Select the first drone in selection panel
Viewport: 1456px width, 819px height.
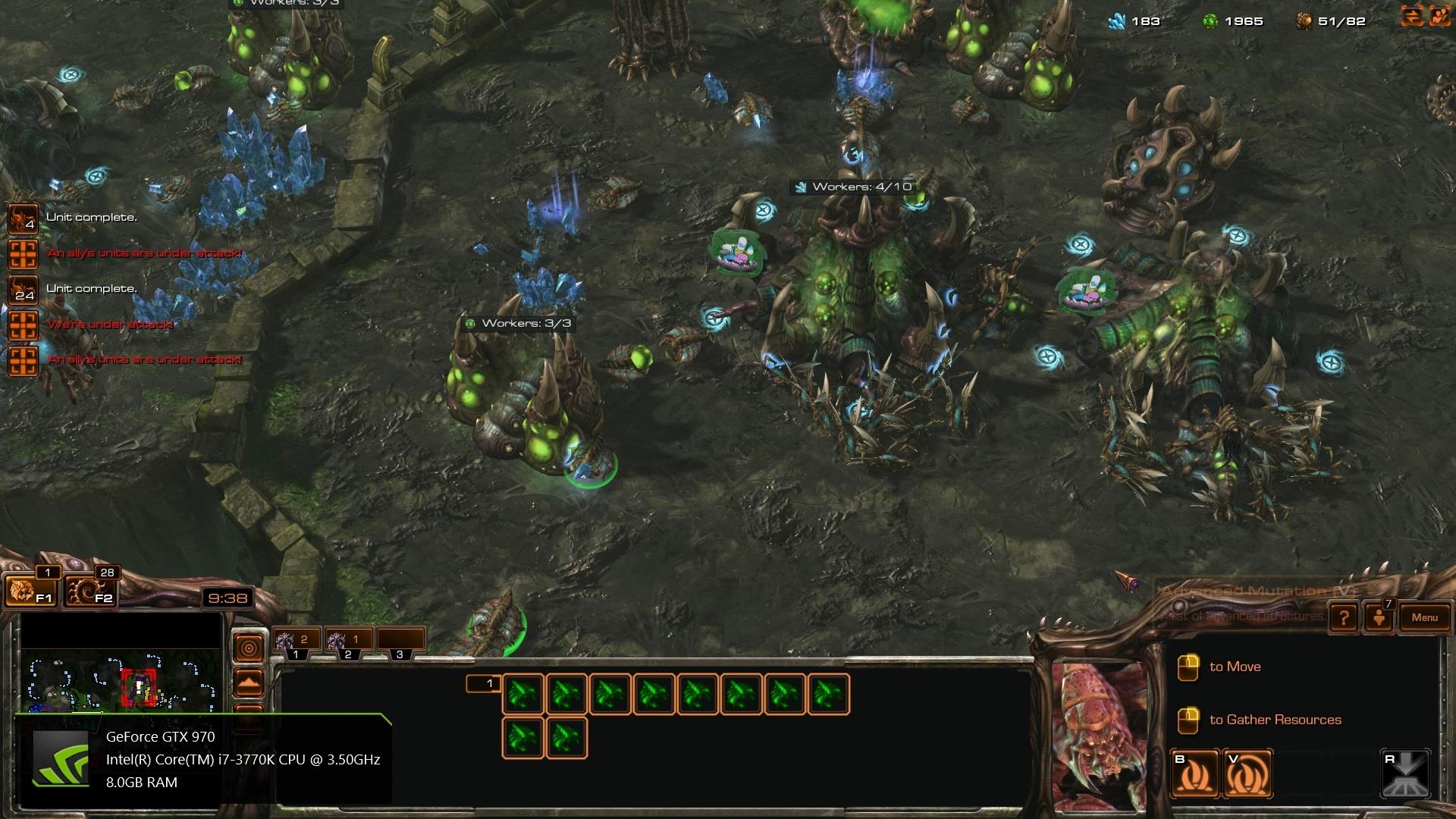click(522, 695)
